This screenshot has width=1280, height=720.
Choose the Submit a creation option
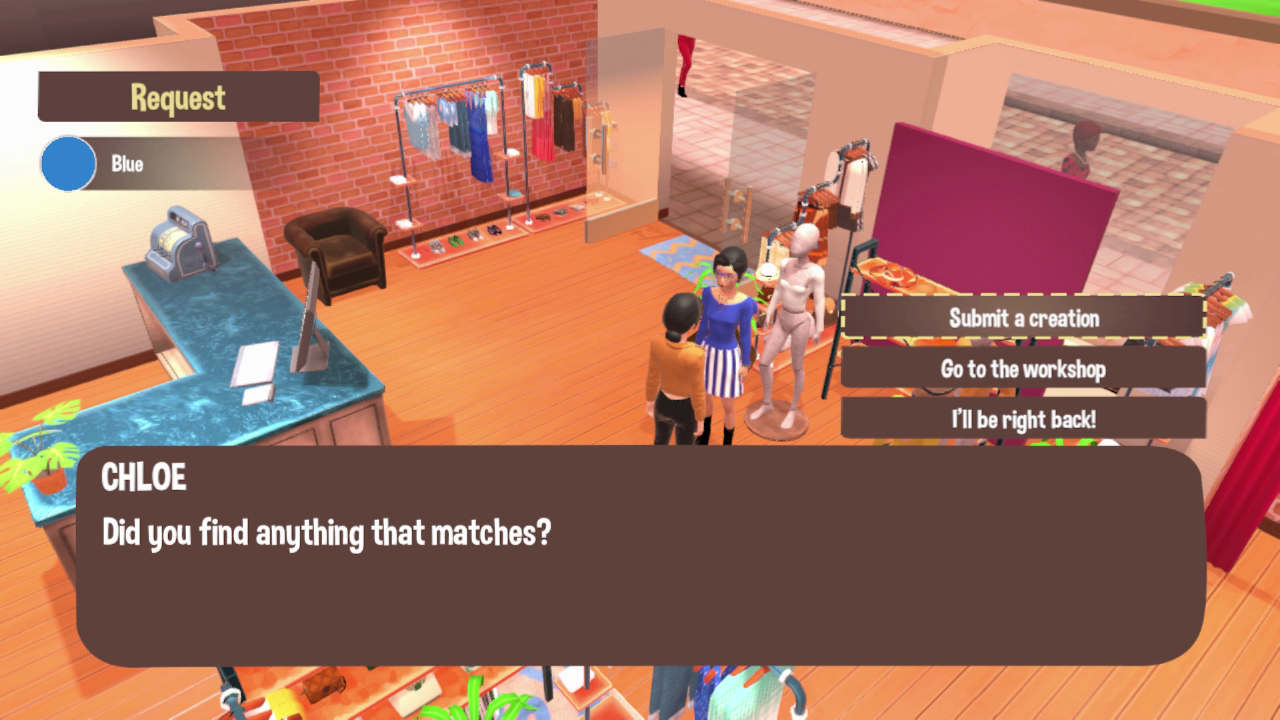pos(1022,318)
